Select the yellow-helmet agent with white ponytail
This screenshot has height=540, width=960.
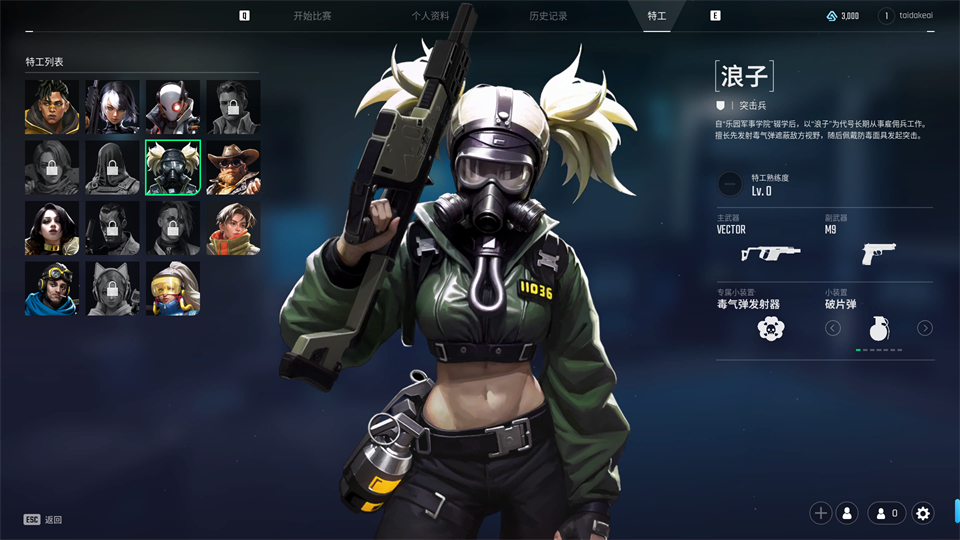click(x=173, y=288)
